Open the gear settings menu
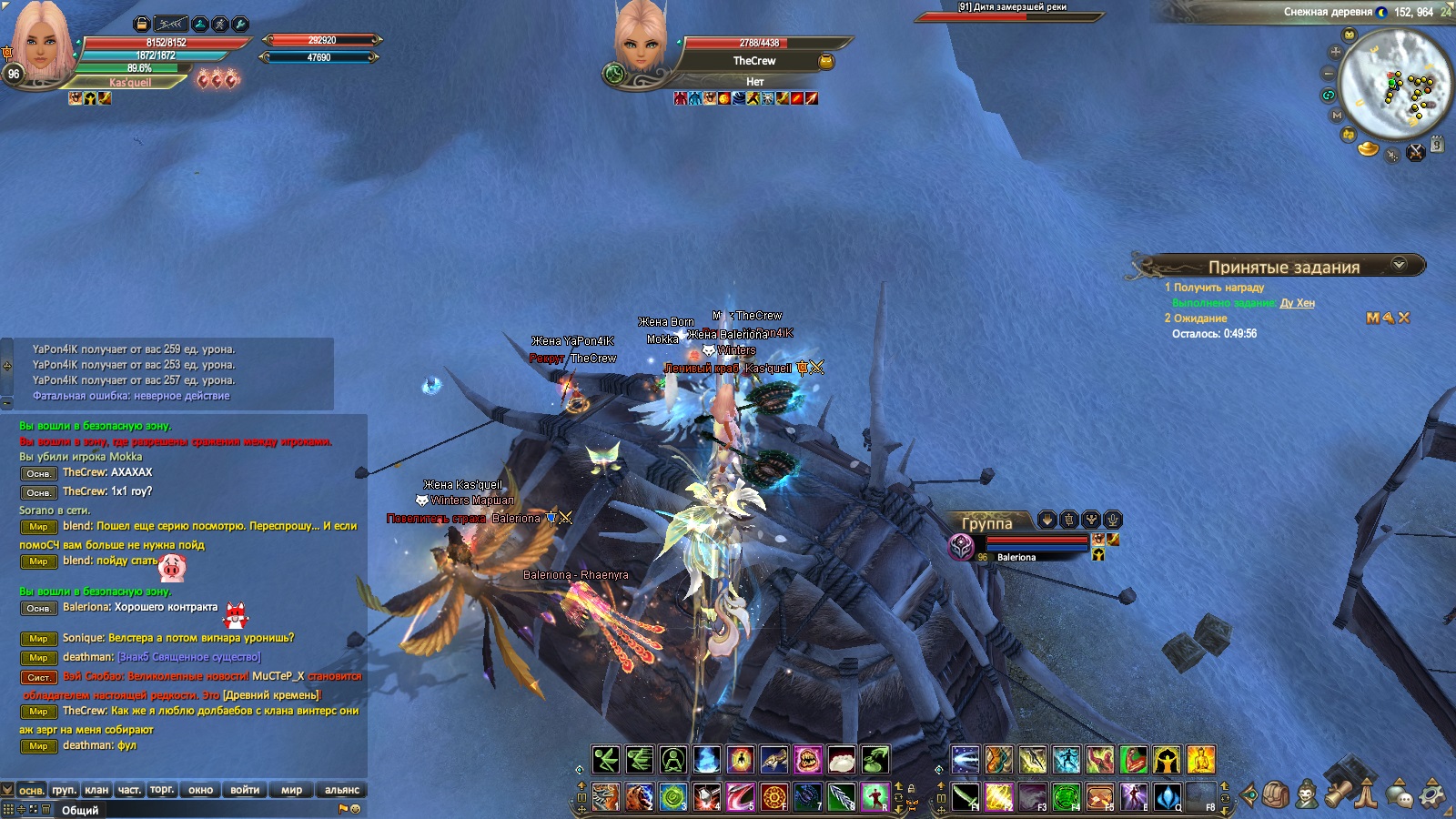Image resolution: width=1456 pixels, height=819 pixels. (1432, 794)
